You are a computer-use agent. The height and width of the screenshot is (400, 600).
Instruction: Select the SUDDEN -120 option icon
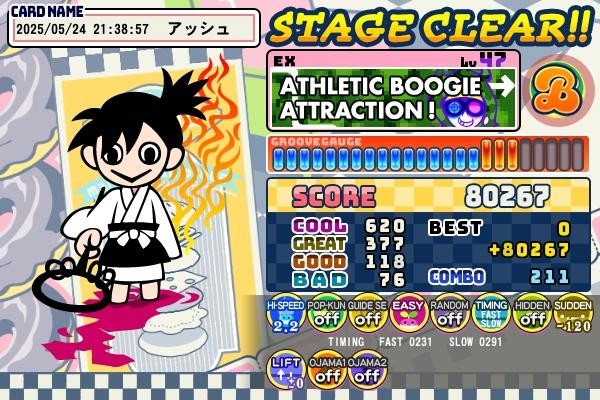coord(572,314)
